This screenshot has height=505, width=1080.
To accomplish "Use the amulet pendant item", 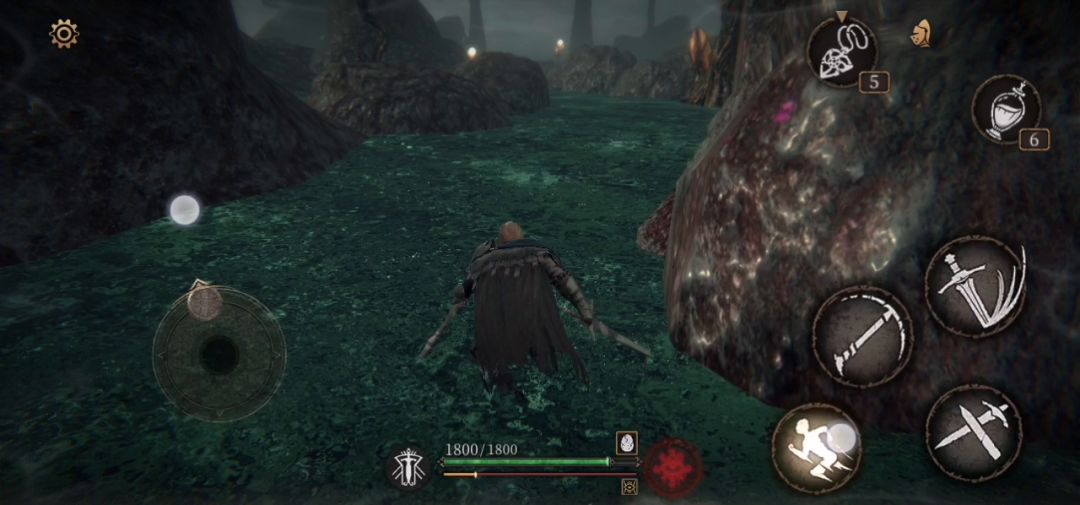I will (x=842, y=52).
